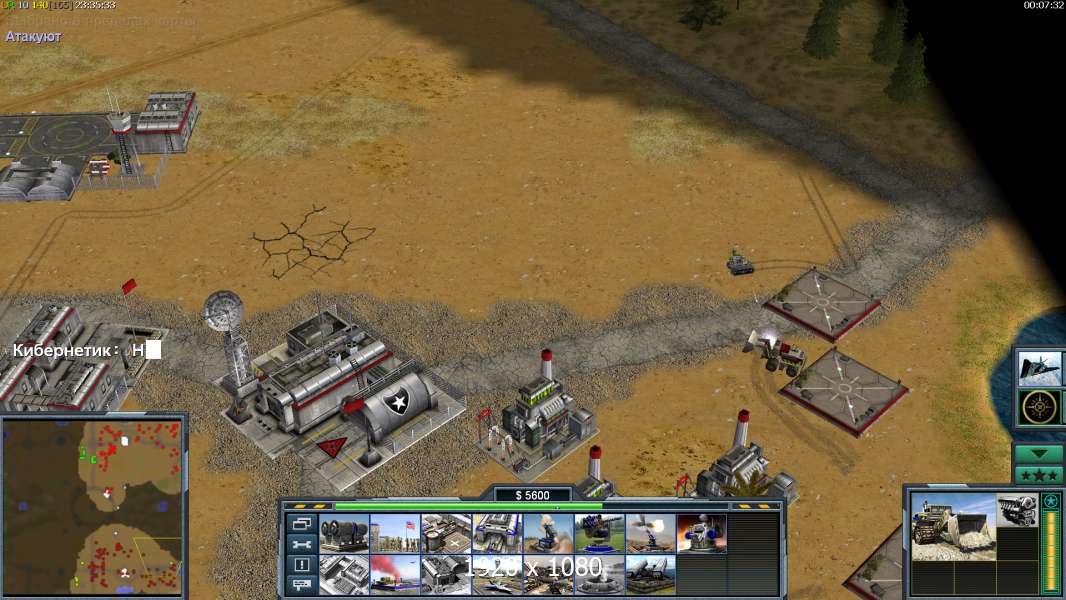Activate the stealth fighter general power
Image resolution: width=1066 pixels, height=600 pixels.
click(x=1040, y=369)
